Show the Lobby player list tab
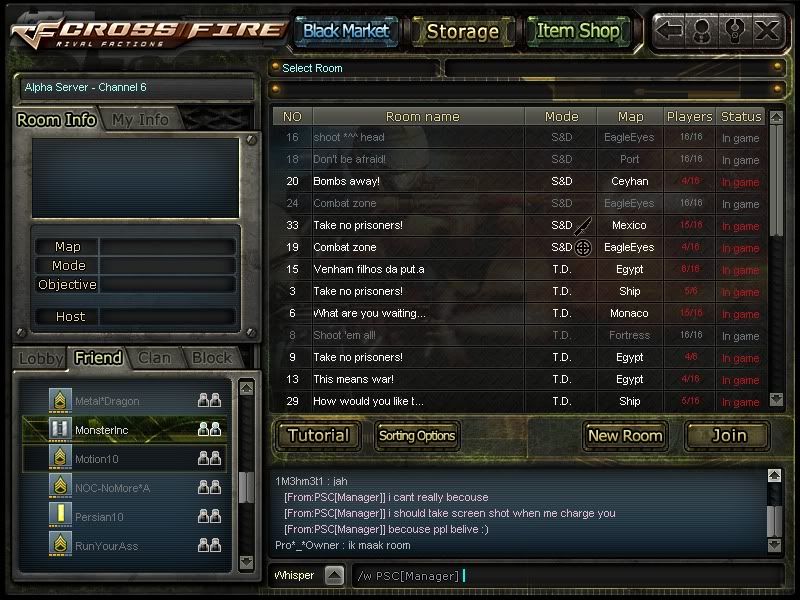800x600 pixels. coord(41,357)
